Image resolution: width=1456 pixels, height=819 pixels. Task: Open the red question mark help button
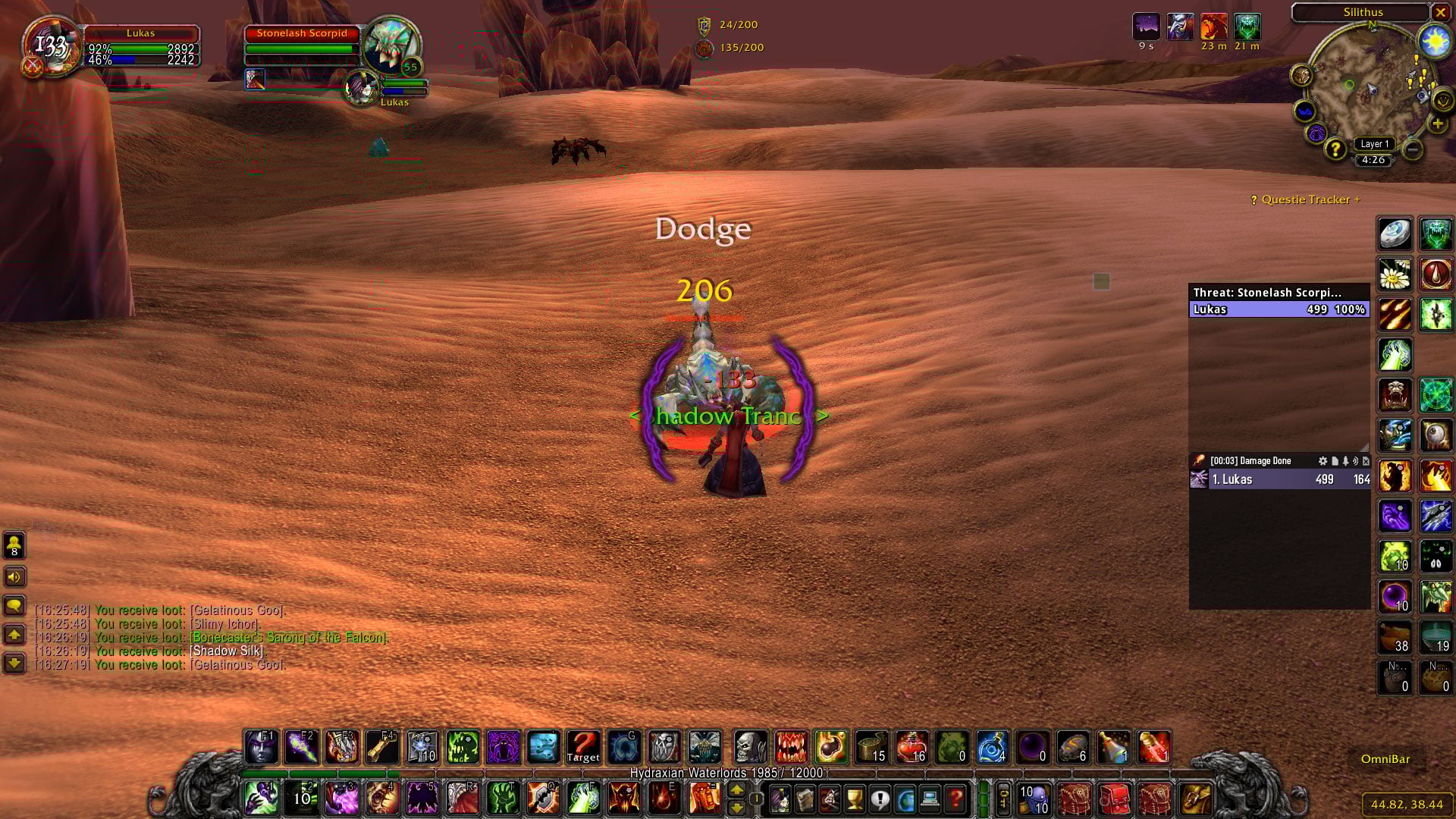pyautogui.click(x=955, y=799)
